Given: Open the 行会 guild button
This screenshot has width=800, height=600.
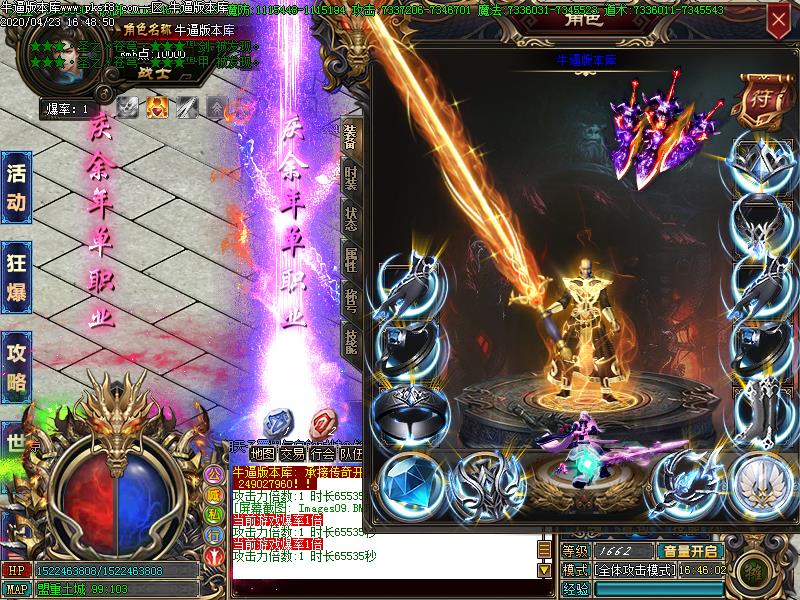Looking at the screenshot, I should tap(322, 453).
